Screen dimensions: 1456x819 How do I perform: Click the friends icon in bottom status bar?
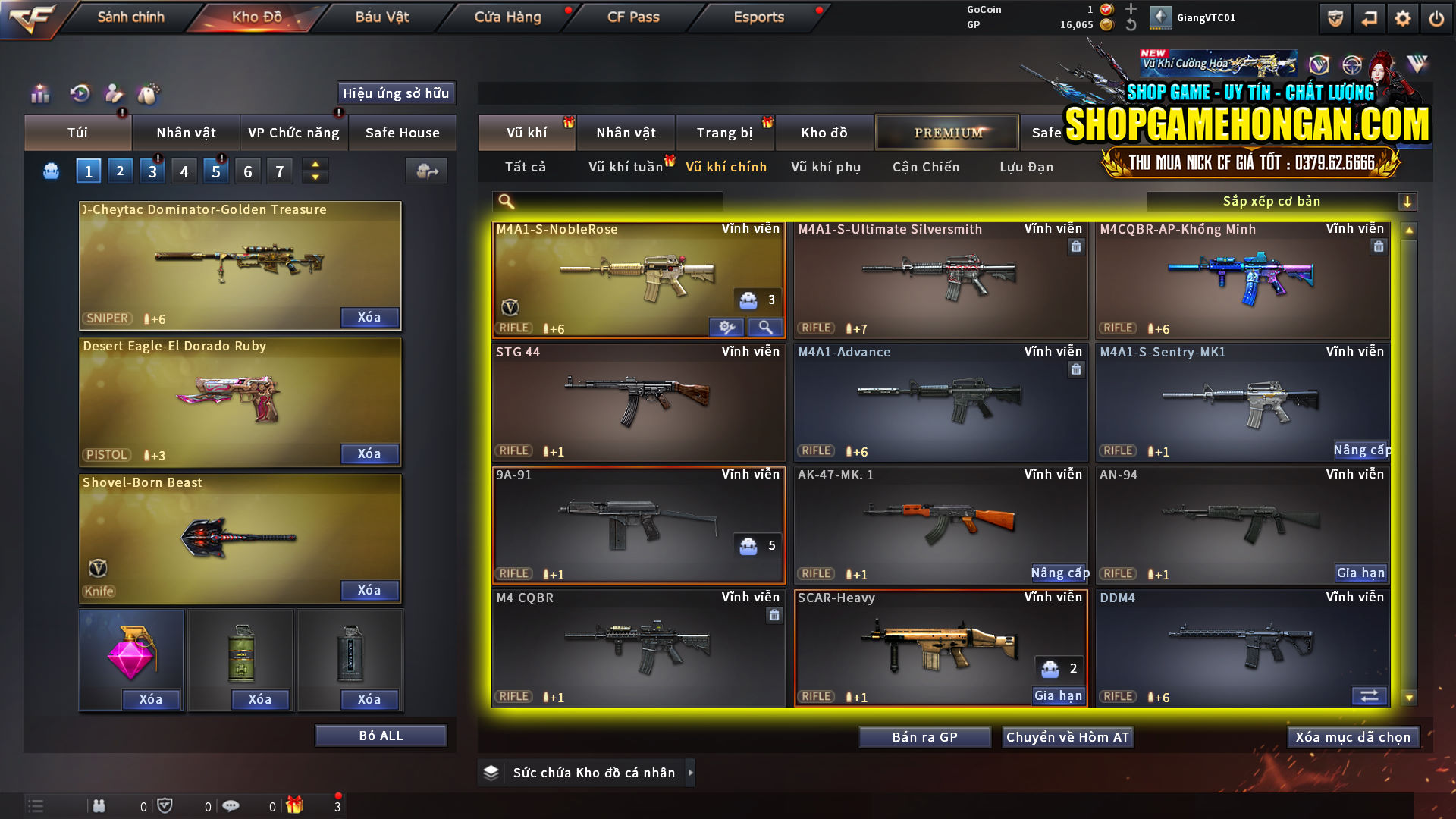pyautogui.click(x=99, y=805)
